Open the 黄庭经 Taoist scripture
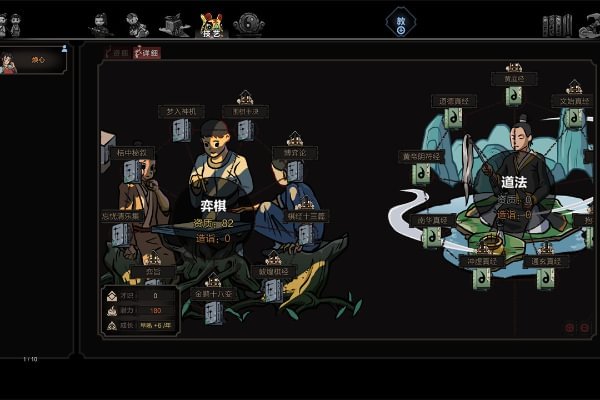The height and width of the screenshot is (400, 600). (x=515, y=95)
